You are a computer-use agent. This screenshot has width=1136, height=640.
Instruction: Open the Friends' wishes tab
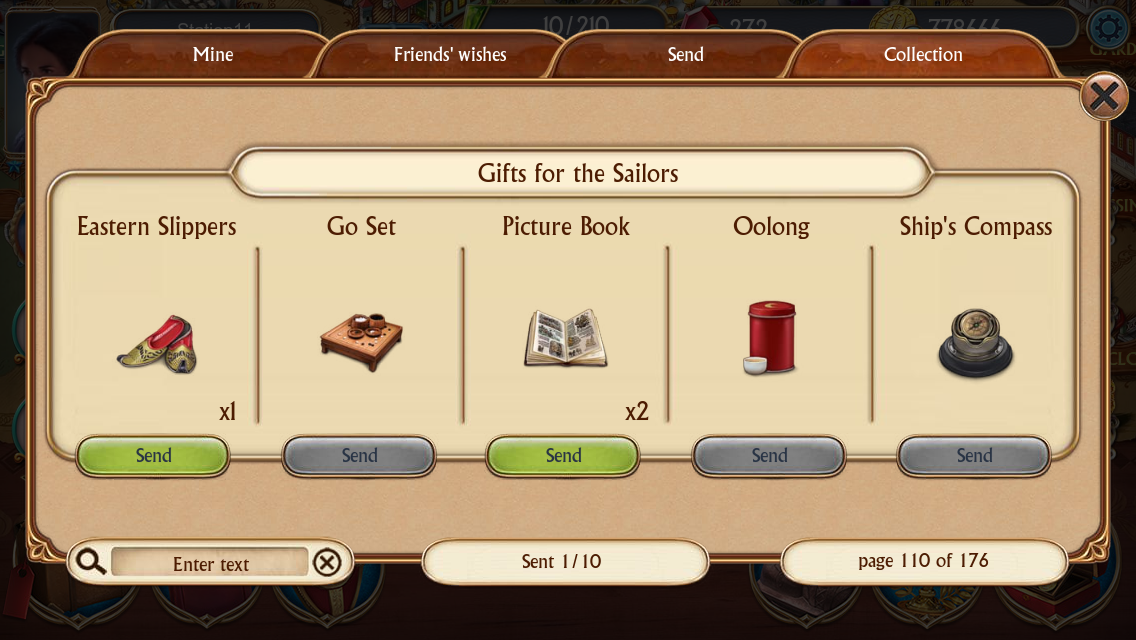(450, 55)
